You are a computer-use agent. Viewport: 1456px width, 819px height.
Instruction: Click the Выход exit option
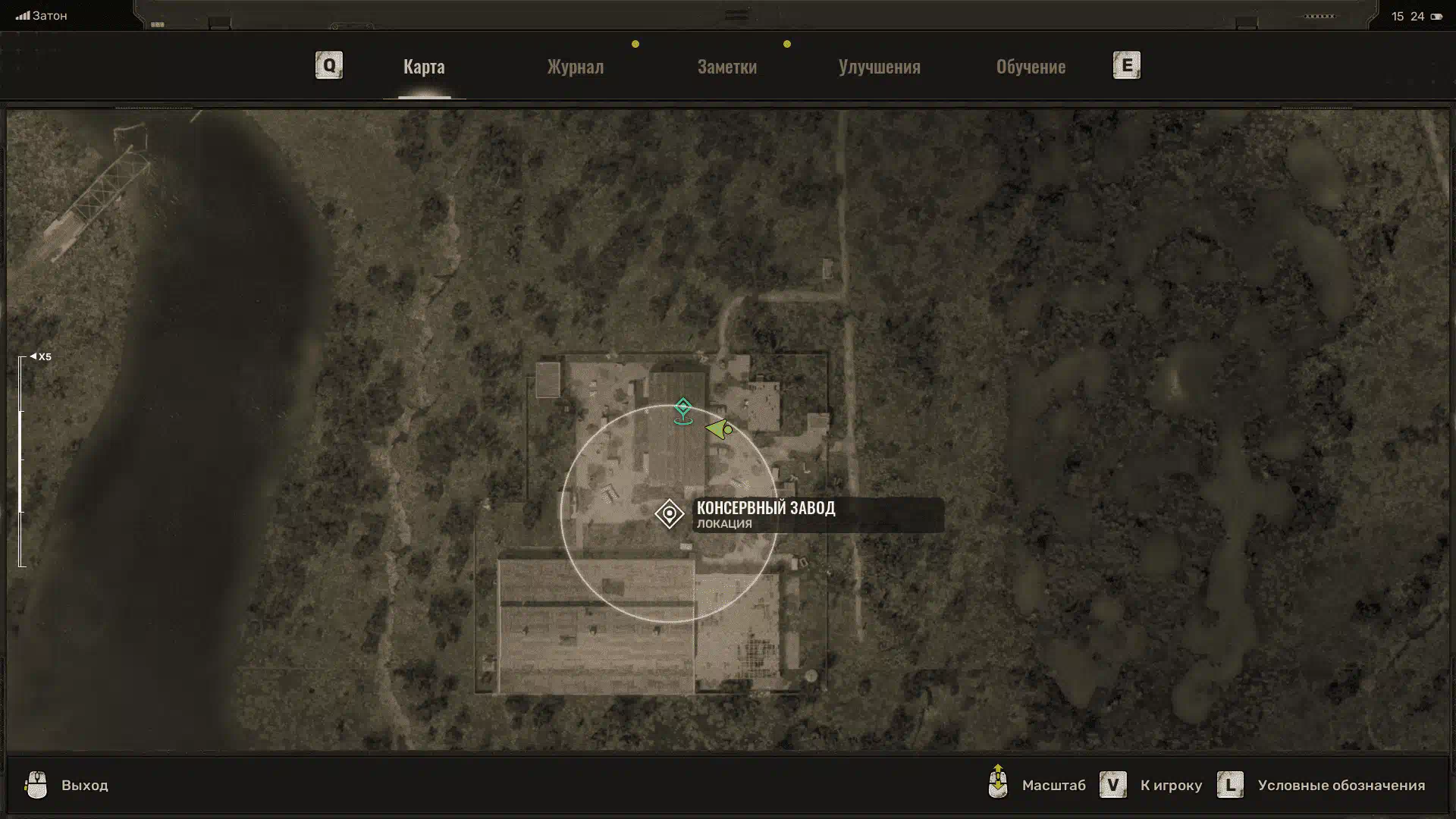tap(83, 786)
